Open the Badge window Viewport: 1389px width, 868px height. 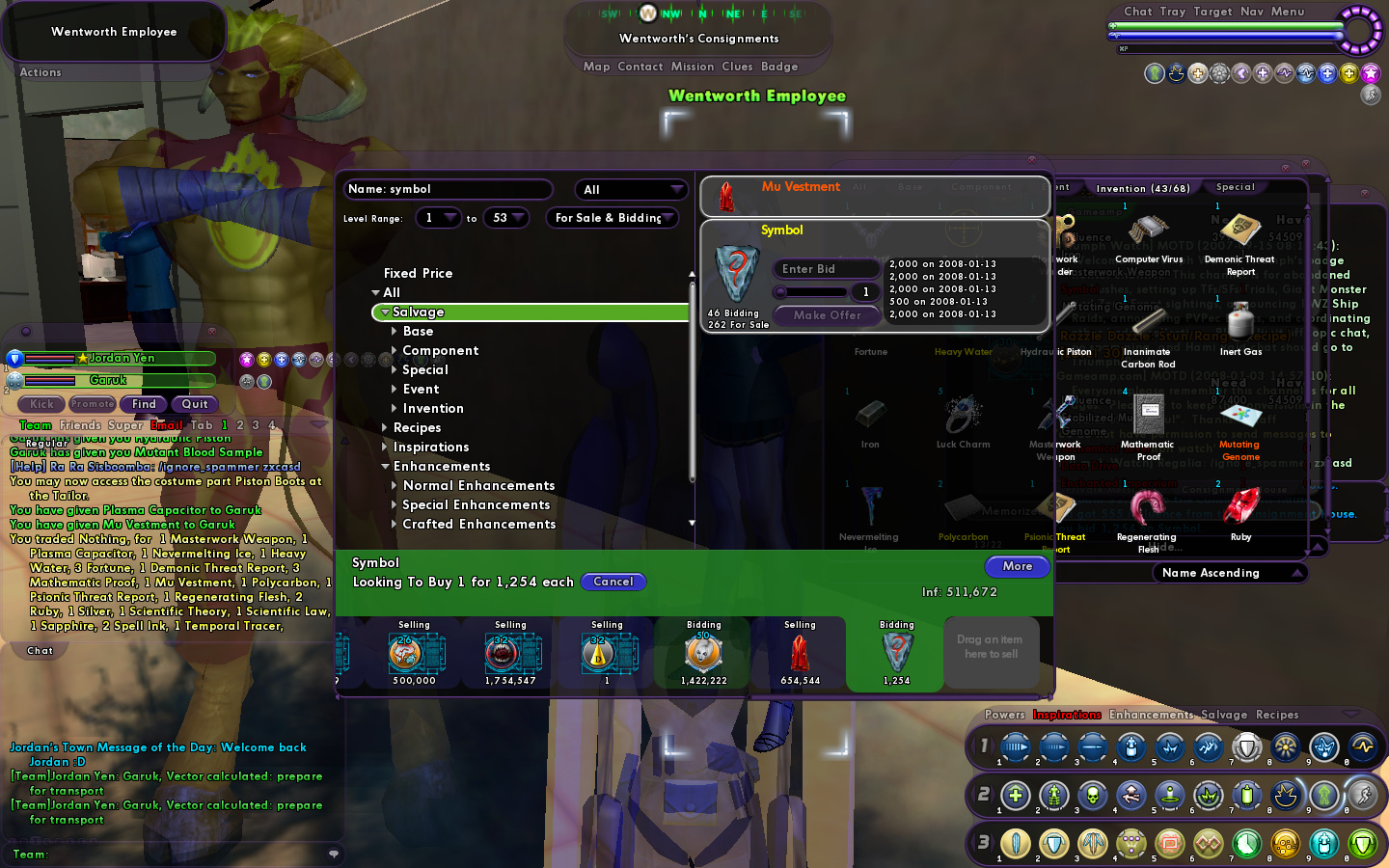(779, 67)
